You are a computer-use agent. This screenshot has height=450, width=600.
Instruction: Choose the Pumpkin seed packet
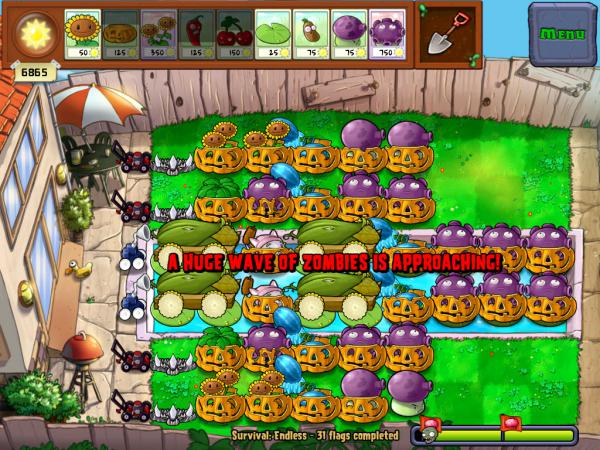tap(121, 35)
